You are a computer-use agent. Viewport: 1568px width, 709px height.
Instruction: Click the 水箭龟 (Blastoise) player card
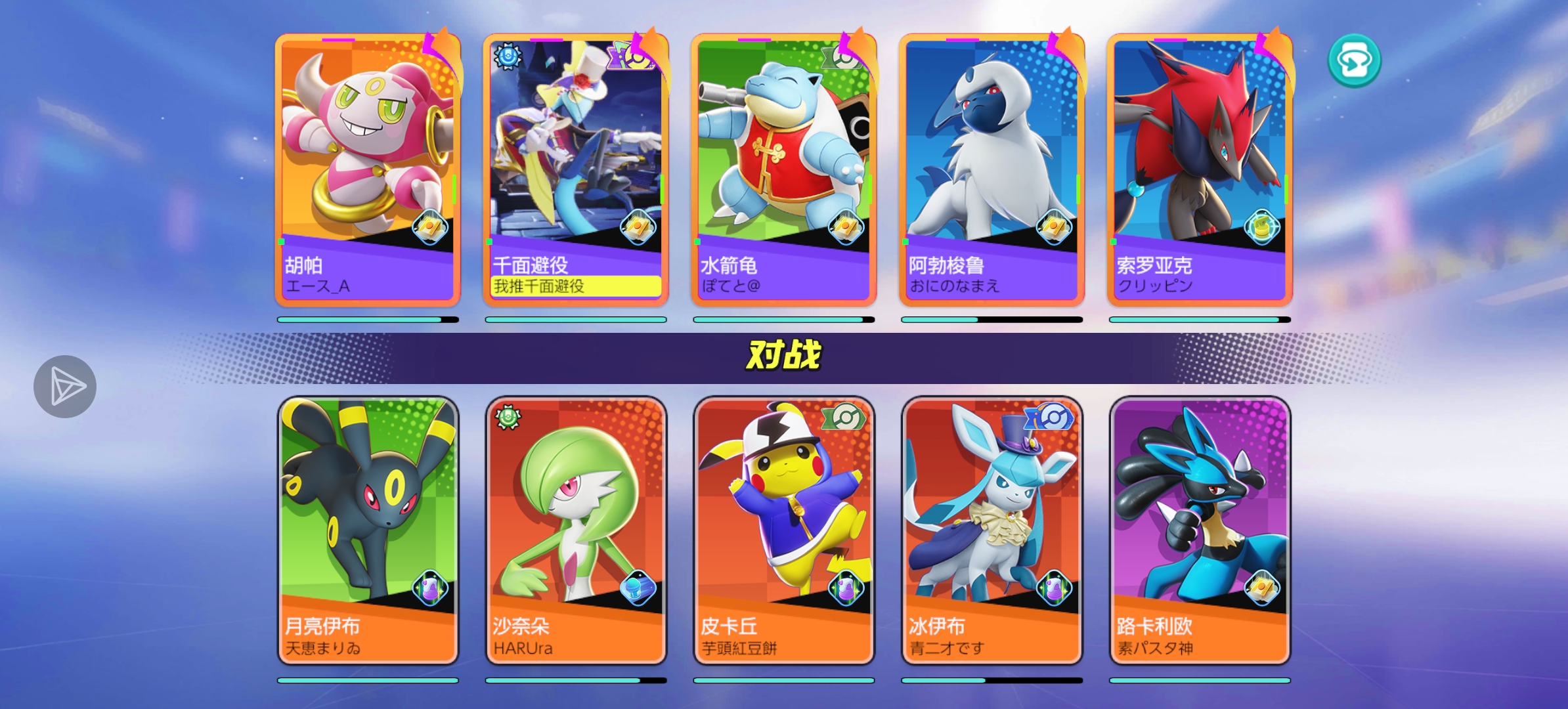[783, 171]
